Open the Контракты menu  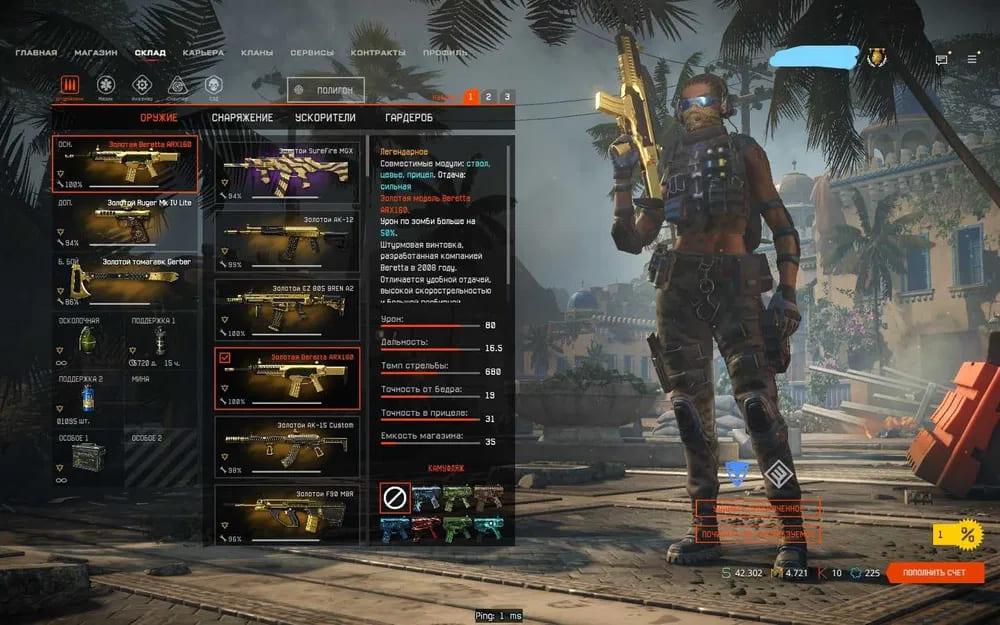coord(378,52)
